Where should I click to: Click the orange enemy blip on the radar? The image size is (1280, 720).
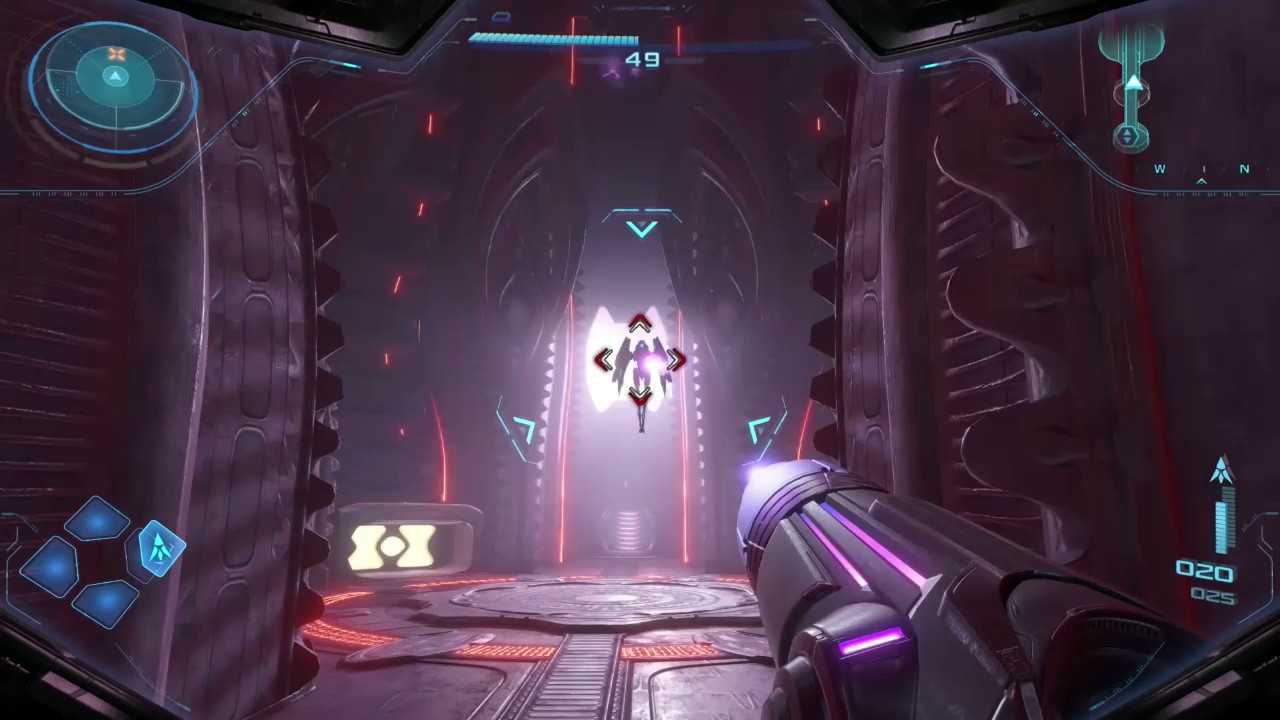tap(117, 54)
